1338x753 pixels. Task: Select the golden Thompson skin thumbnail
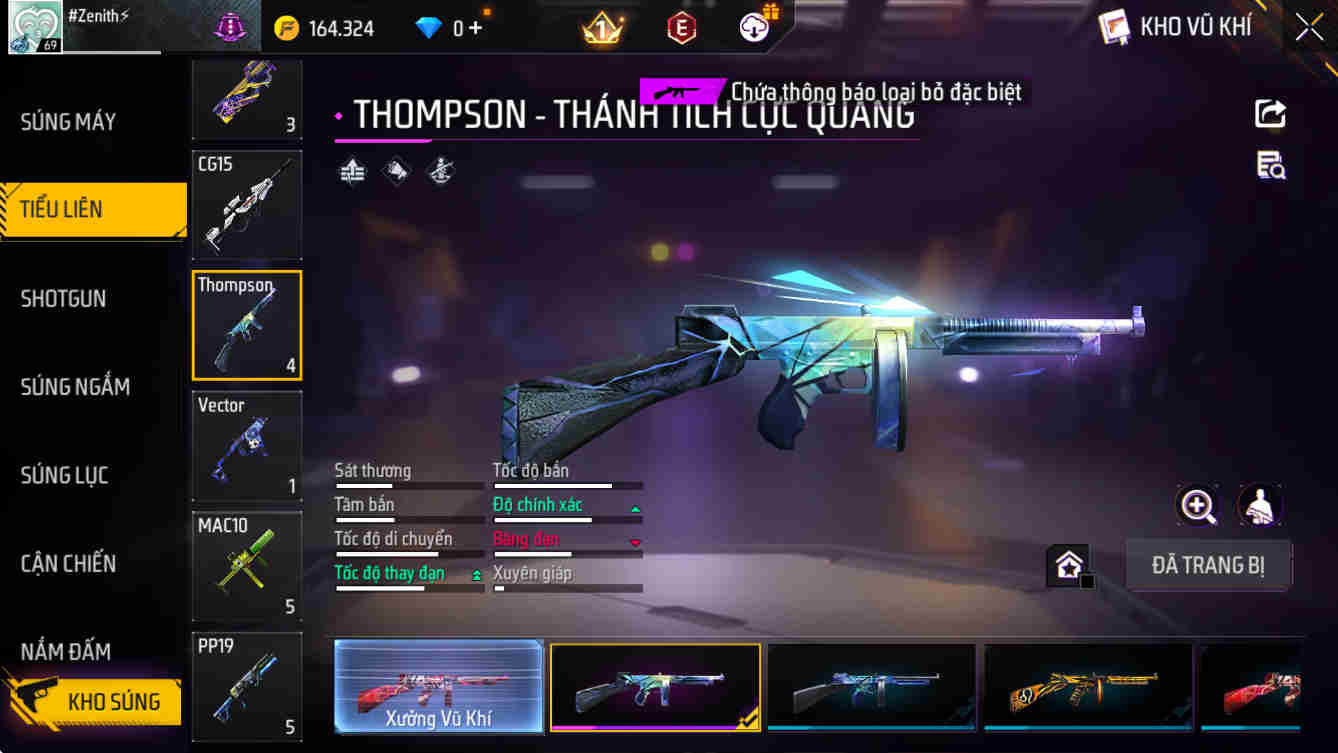click(x=1087, y=687)
